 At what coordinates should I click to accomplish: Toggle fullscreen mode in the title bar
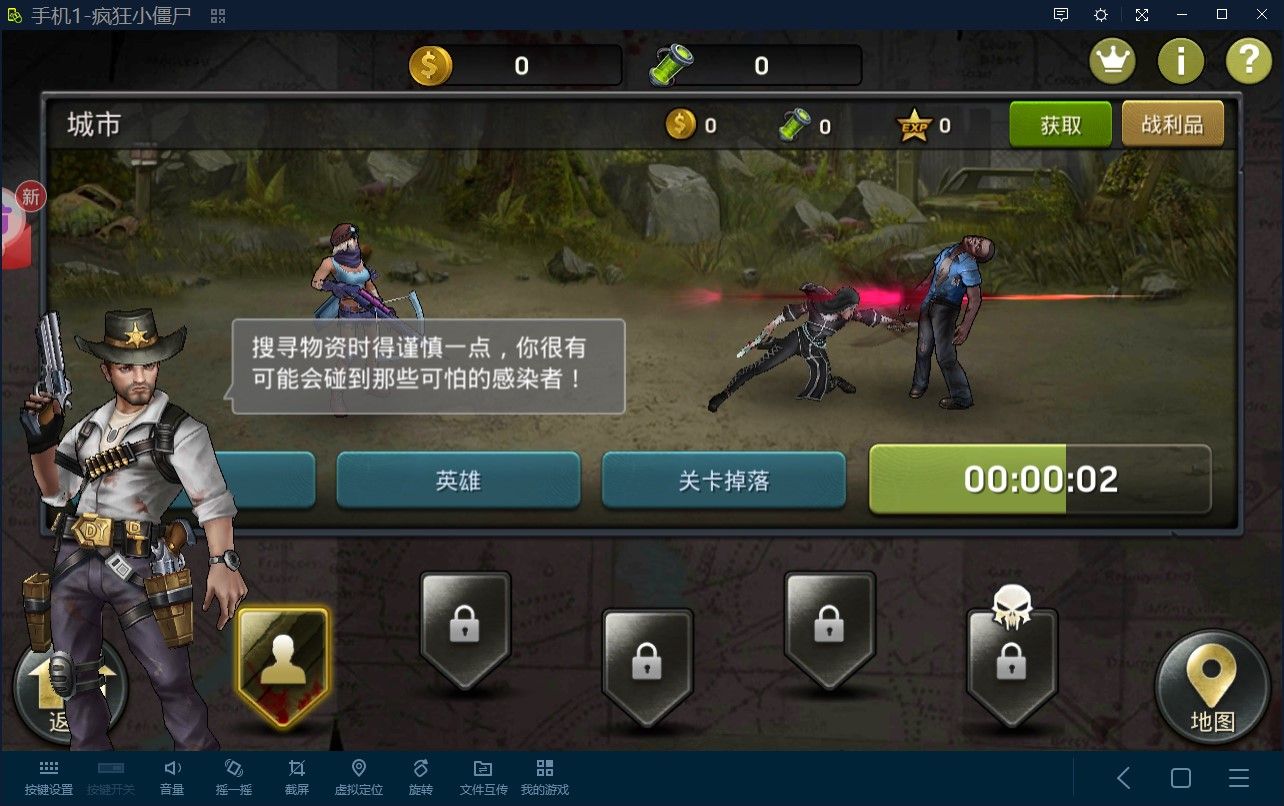coord(1144,15)
